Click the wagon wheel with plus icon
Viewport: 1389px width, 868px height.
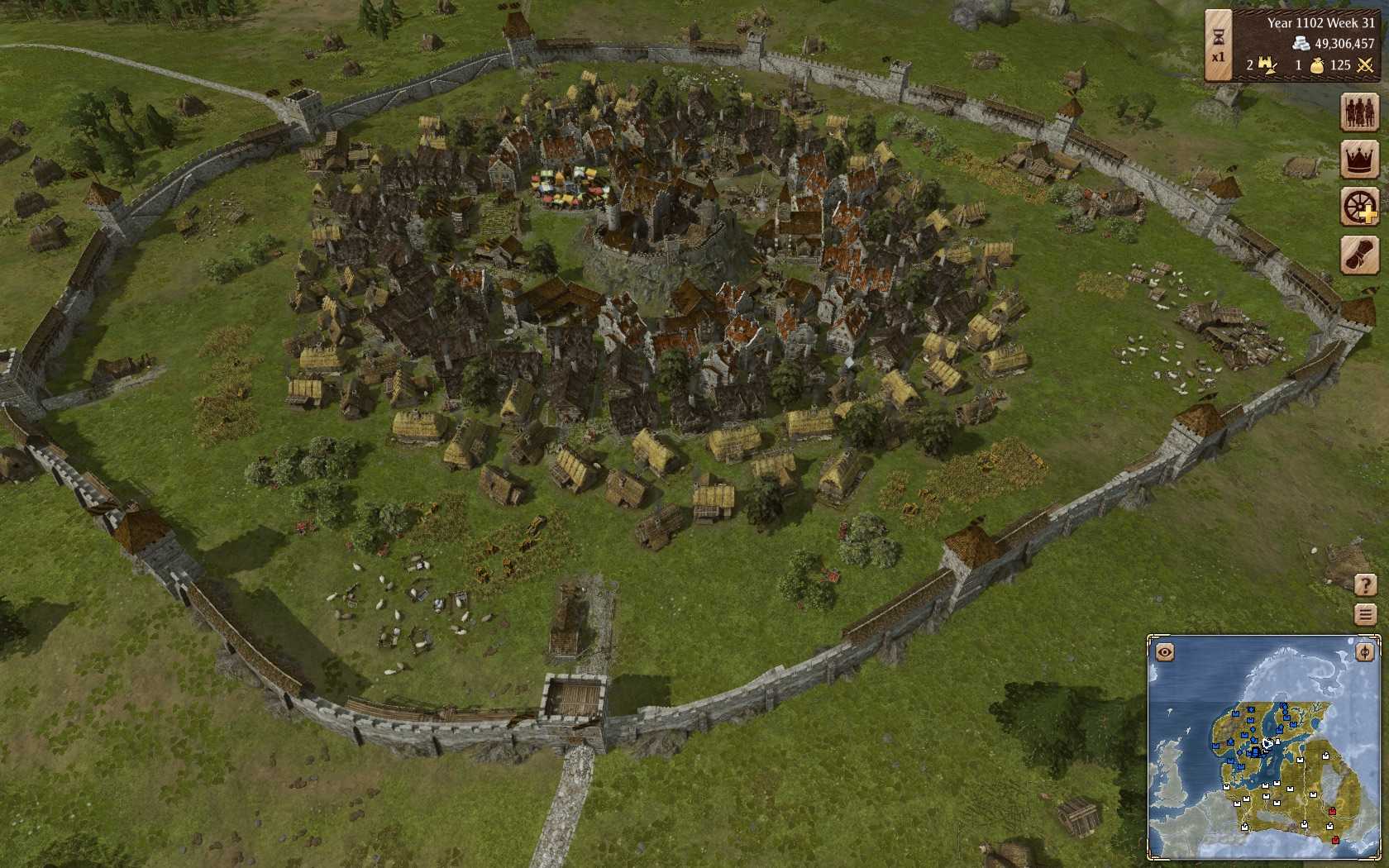pos(1359,206)
